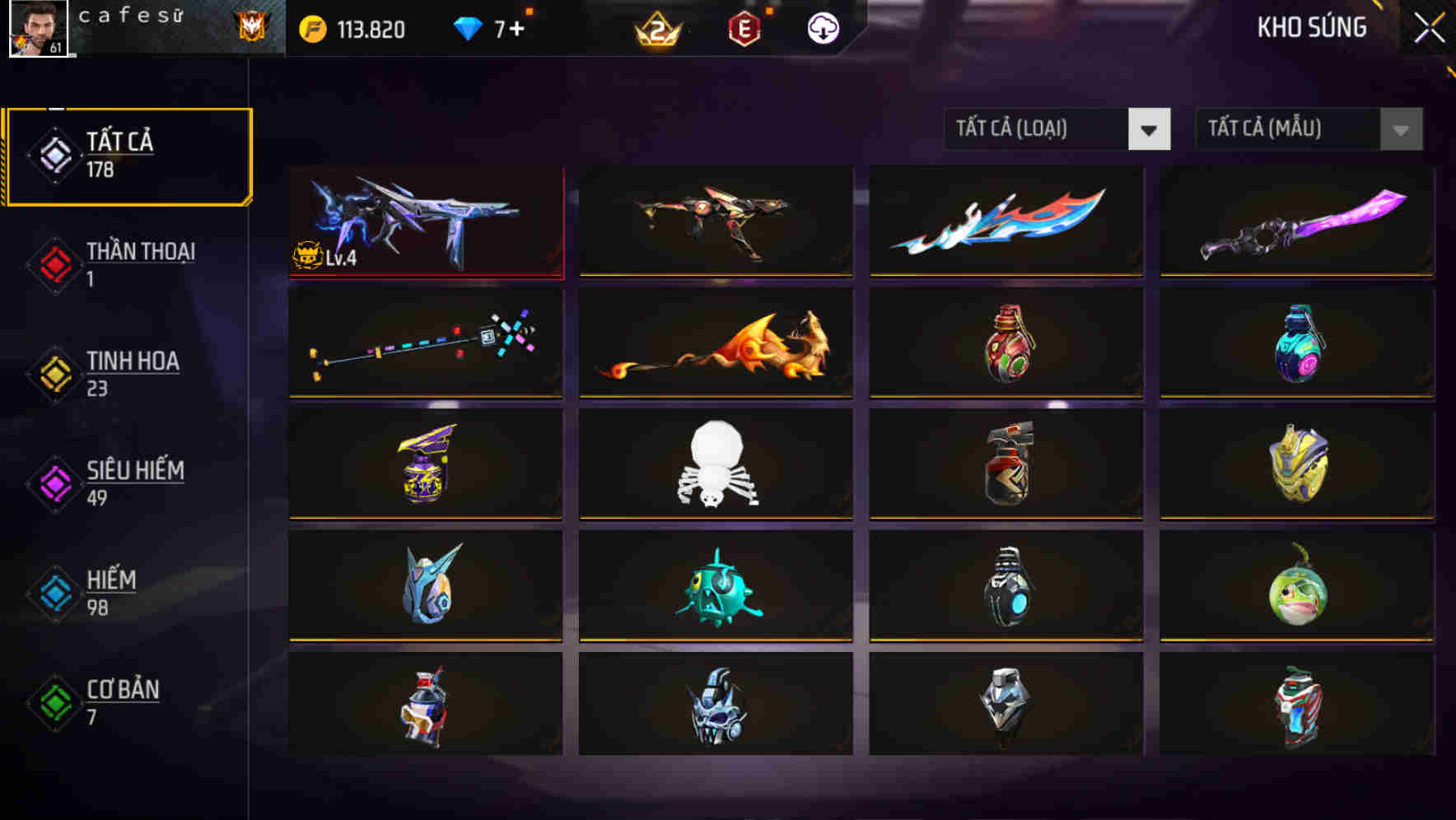The height and width of the screenshot is (820, 1456).
Task: Click the player avatar showing level 61
Action: click(36, 30)
